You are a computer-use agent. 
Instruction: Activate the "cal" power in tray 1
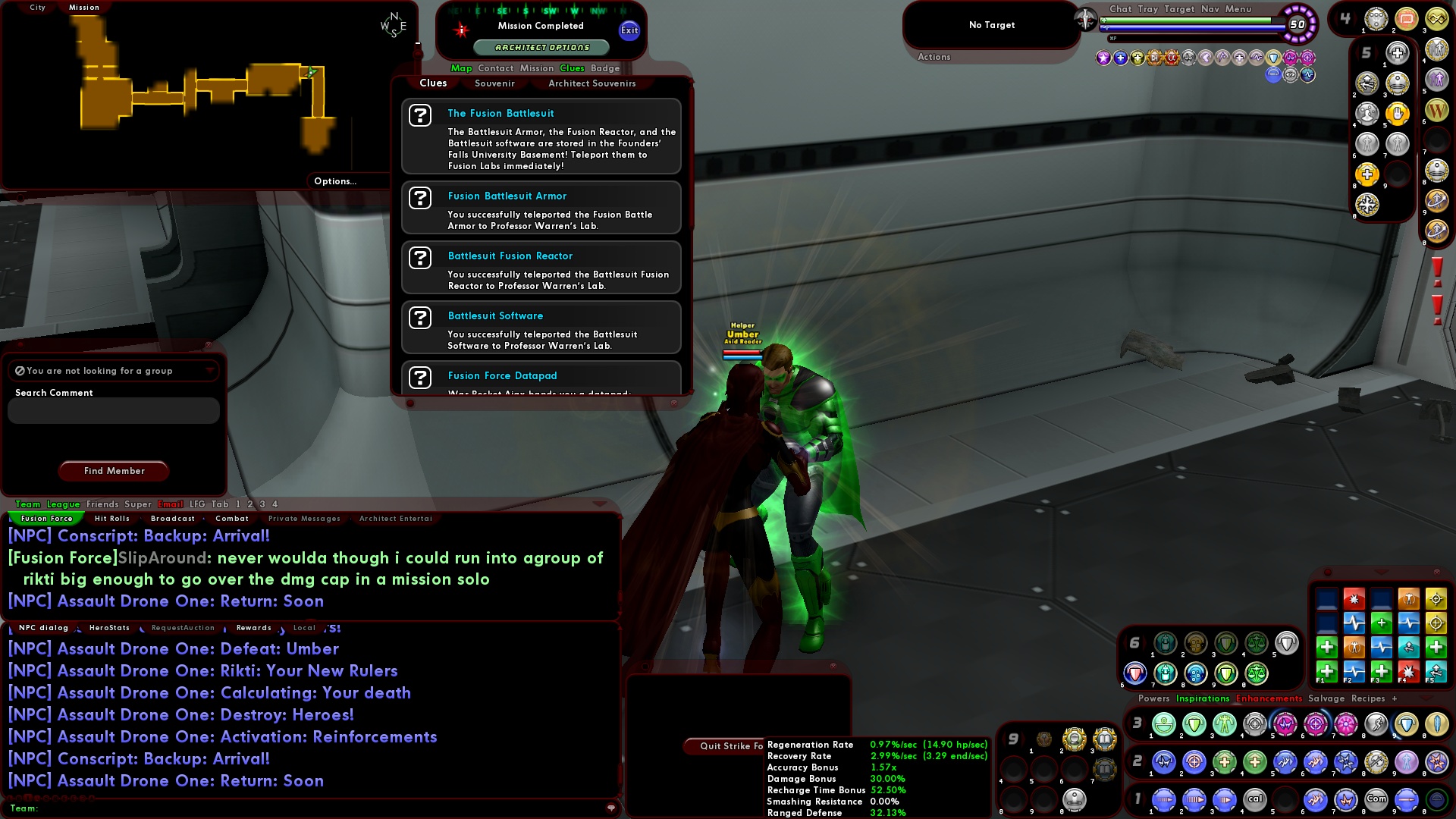(x=1256, y=799)
